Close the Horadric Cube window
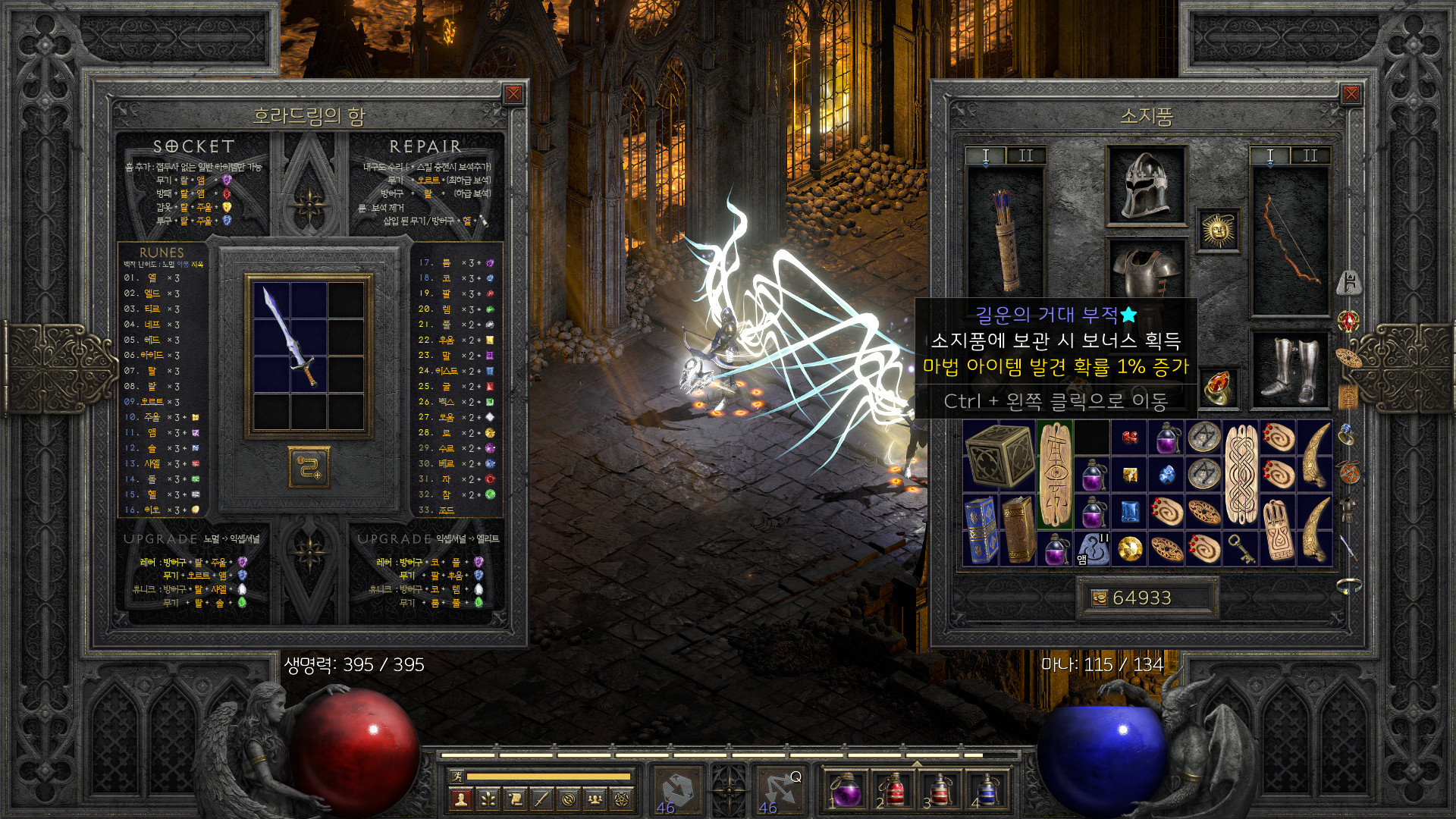This screenshot has width=1456, height=819. [513, 94]
